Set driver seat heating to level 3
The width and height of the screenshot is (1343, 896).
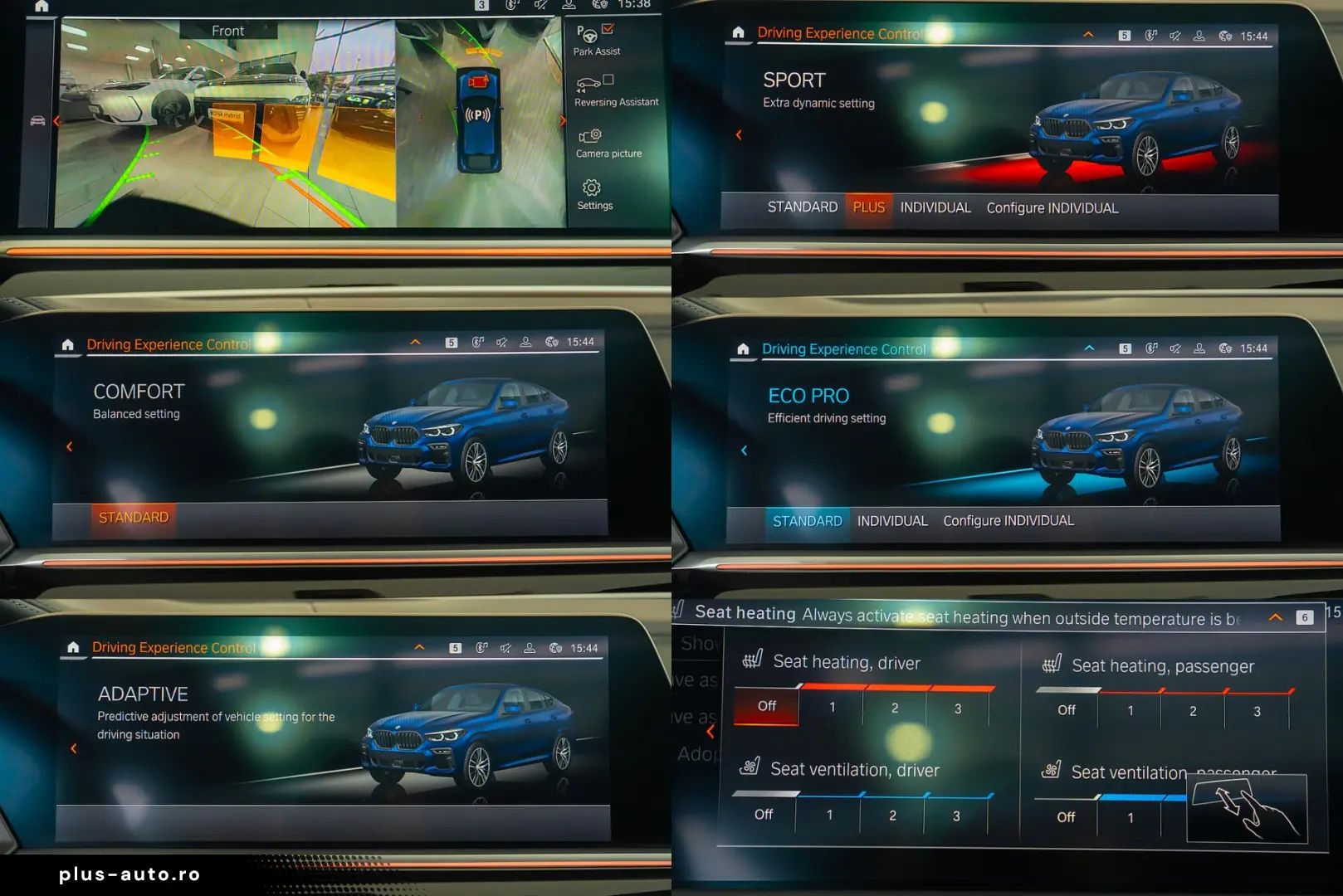[x=957, y=708]
